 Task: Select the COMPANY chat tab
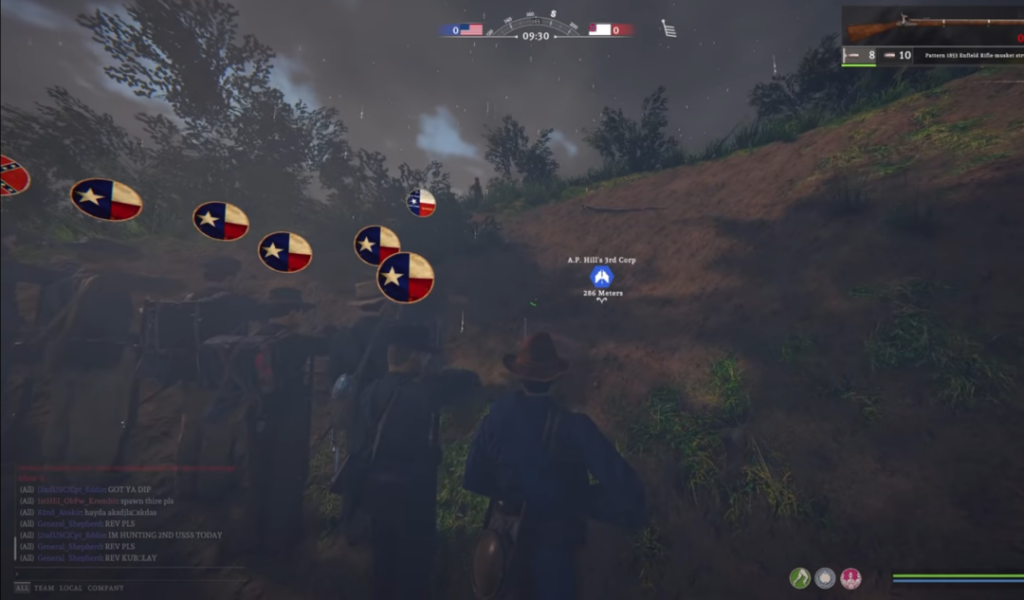click(107, 588)
